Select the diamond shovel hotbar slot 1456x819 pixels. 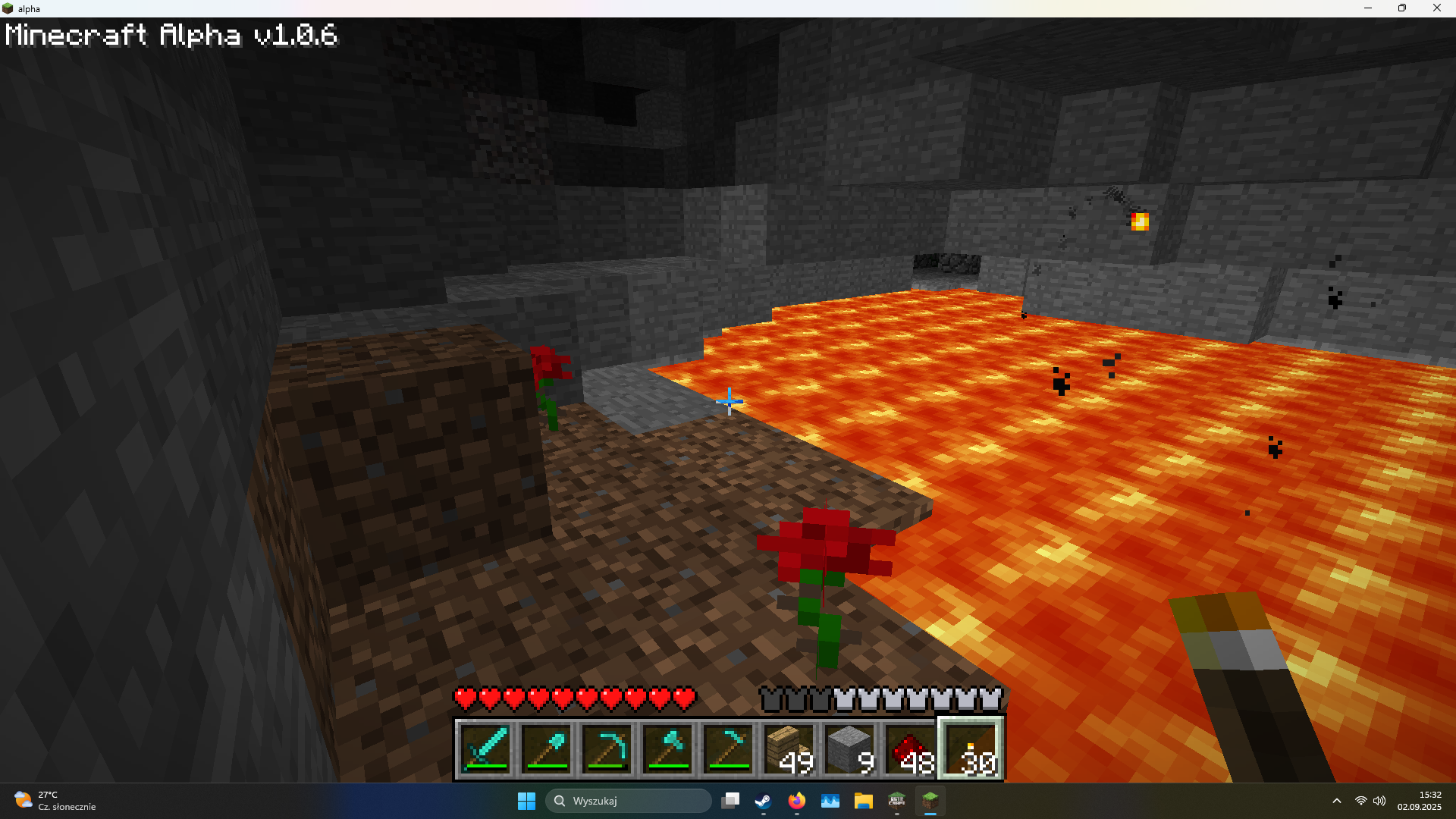tap(547, 748)
